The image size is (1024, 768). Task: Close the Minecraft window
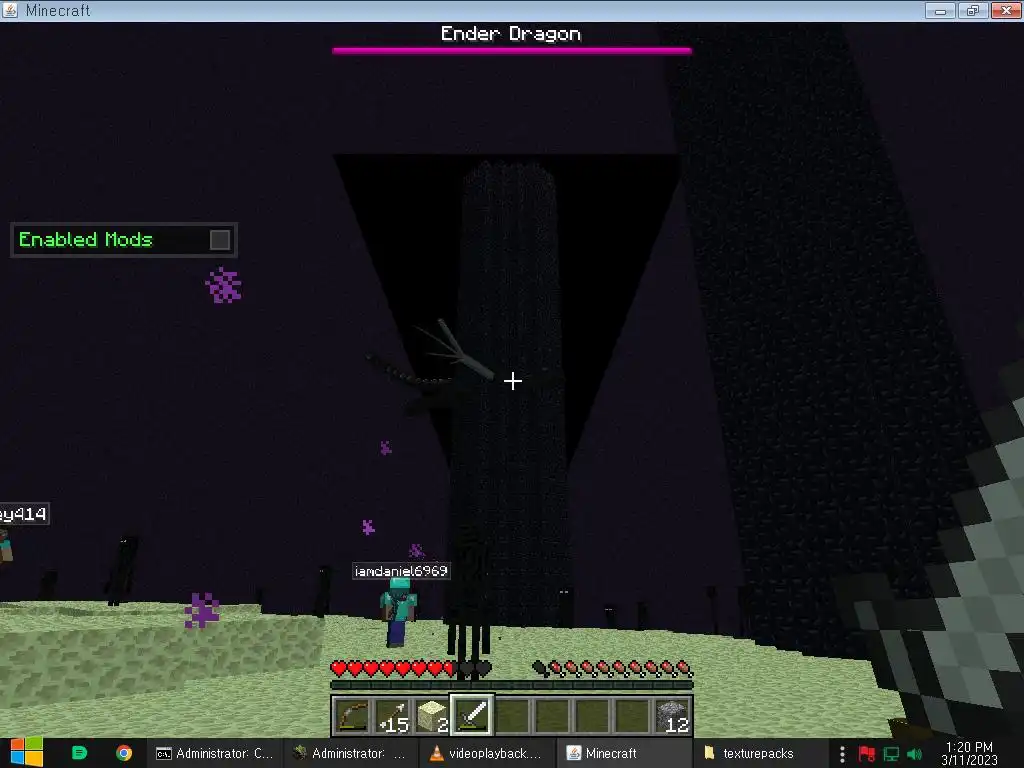(1004, 10)
